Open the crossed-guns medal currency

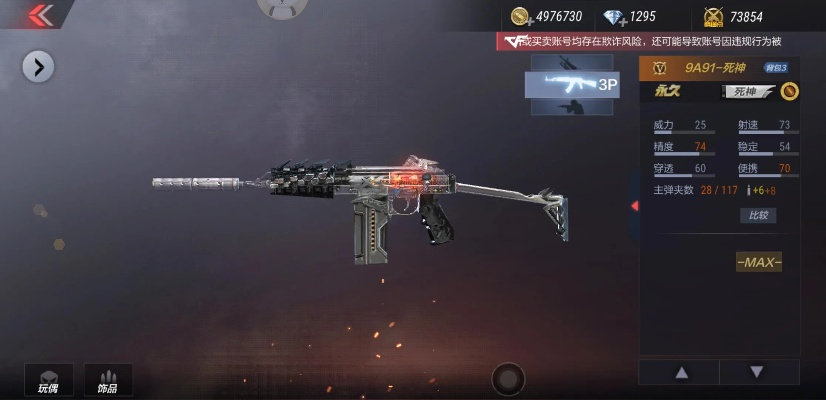tap(714, 16)
